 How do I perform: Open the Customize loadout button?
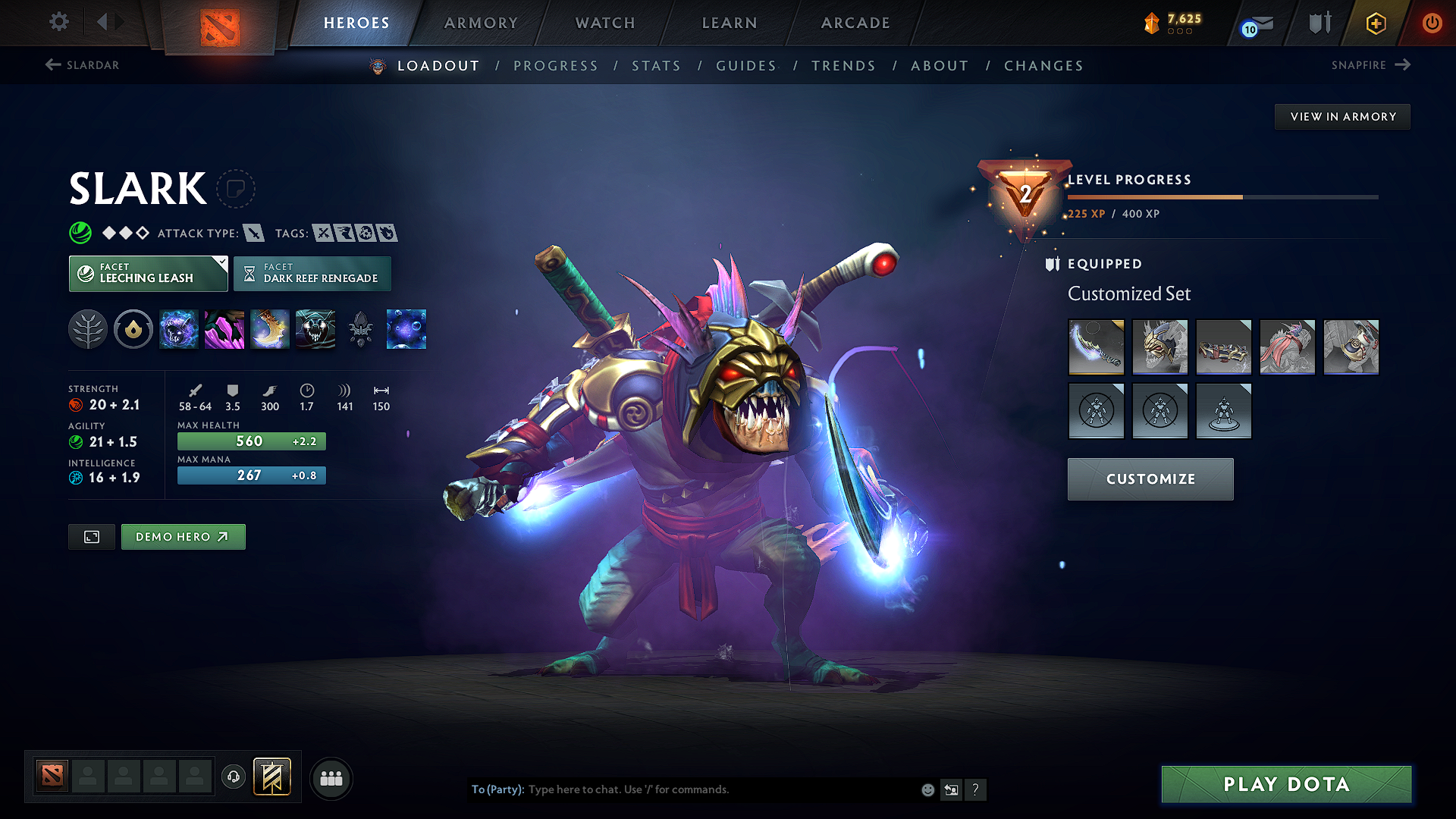pos(1150,479)
